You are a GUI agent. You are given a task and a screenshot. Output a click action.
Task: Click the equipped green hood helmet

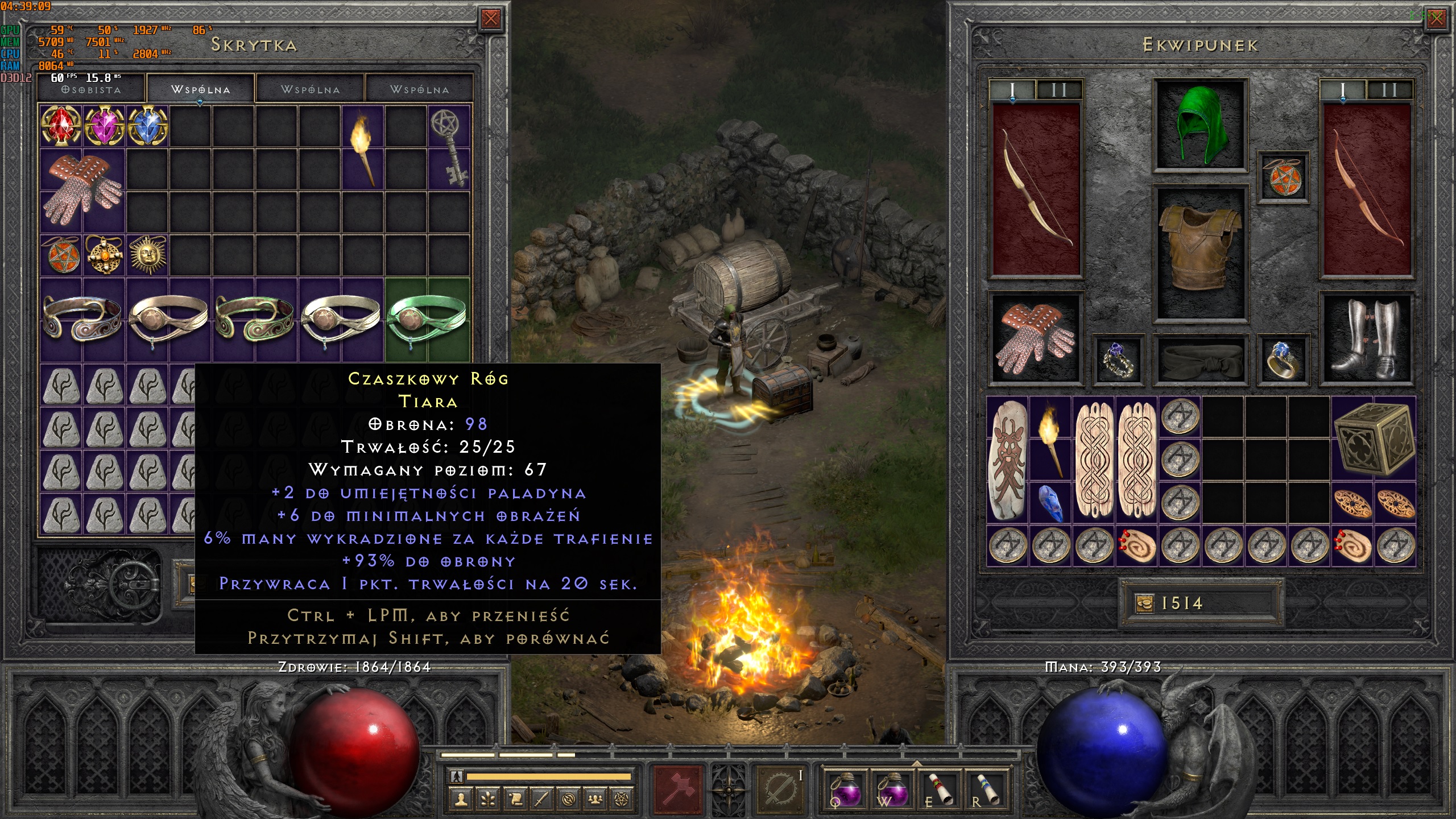coord(1200,124)
